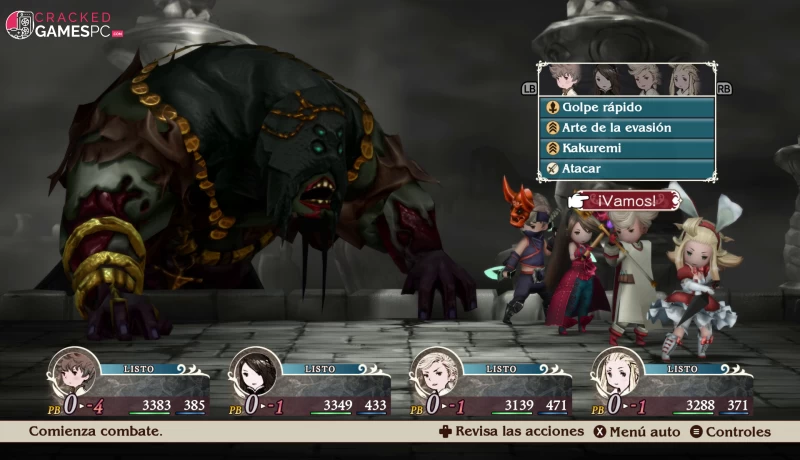Click the Cracked Games PC logo
The image size is (800, 460).
tap(65, 25)
